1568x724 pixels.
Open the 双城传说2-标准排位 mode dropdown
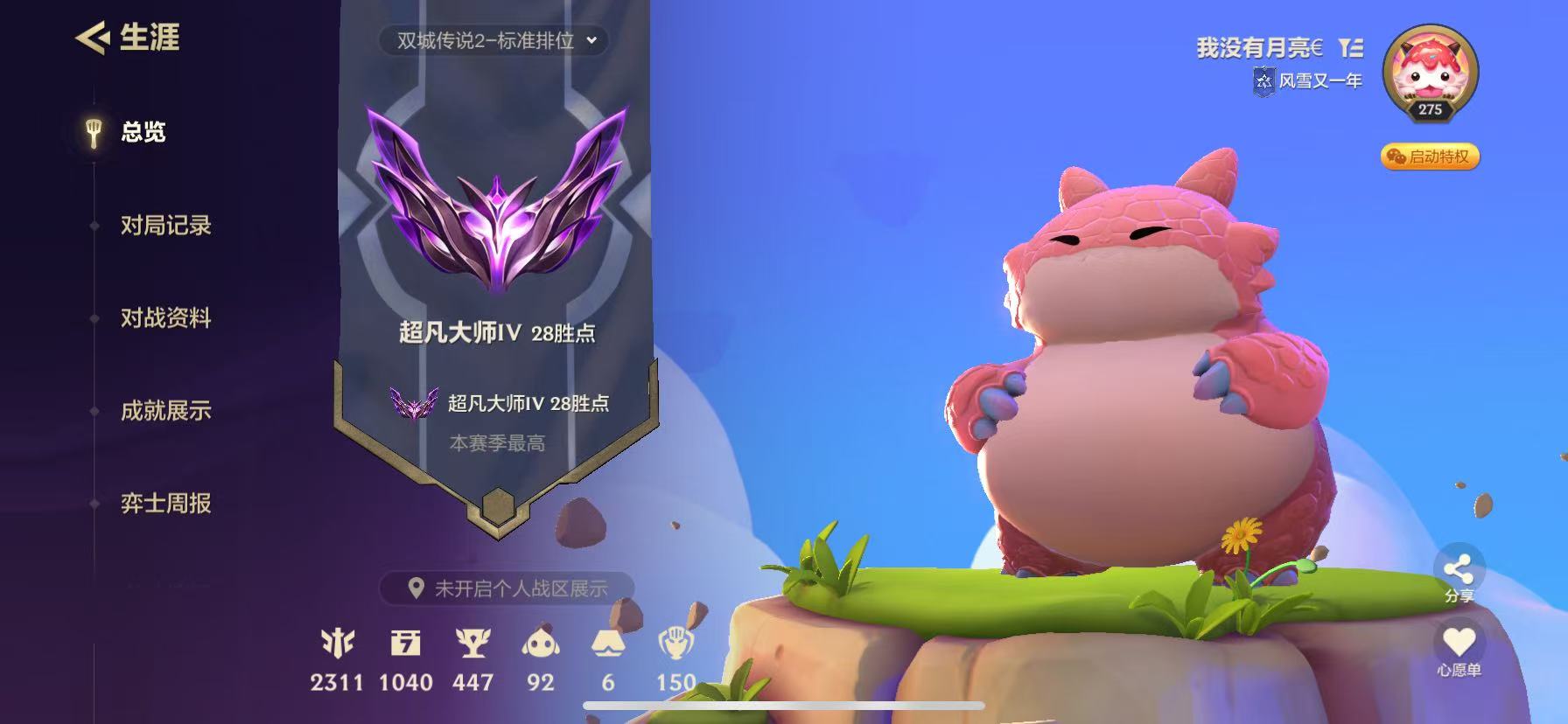[494, 42]
